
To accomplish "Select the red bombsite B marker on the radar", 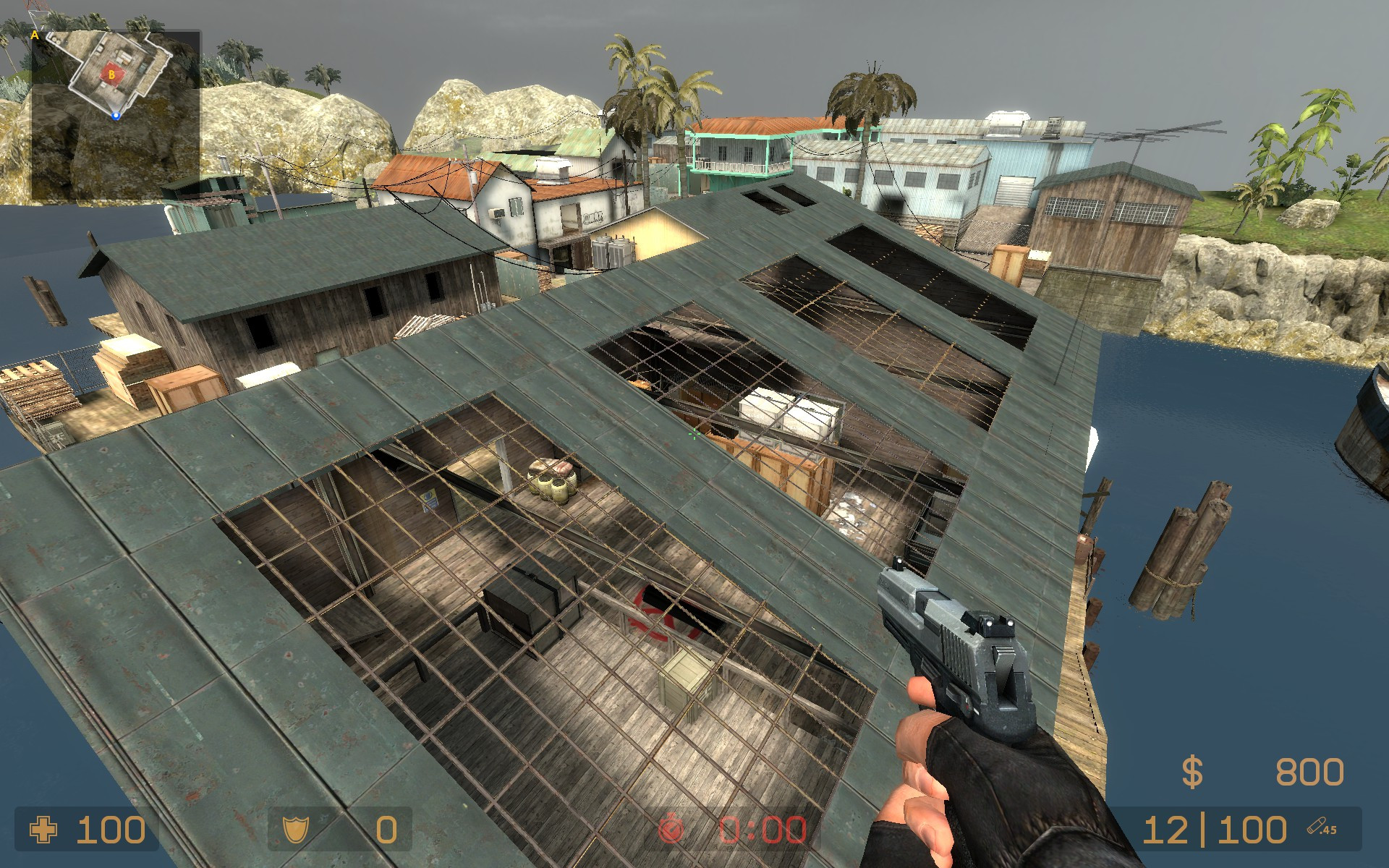I will click(x=112, y=75).
